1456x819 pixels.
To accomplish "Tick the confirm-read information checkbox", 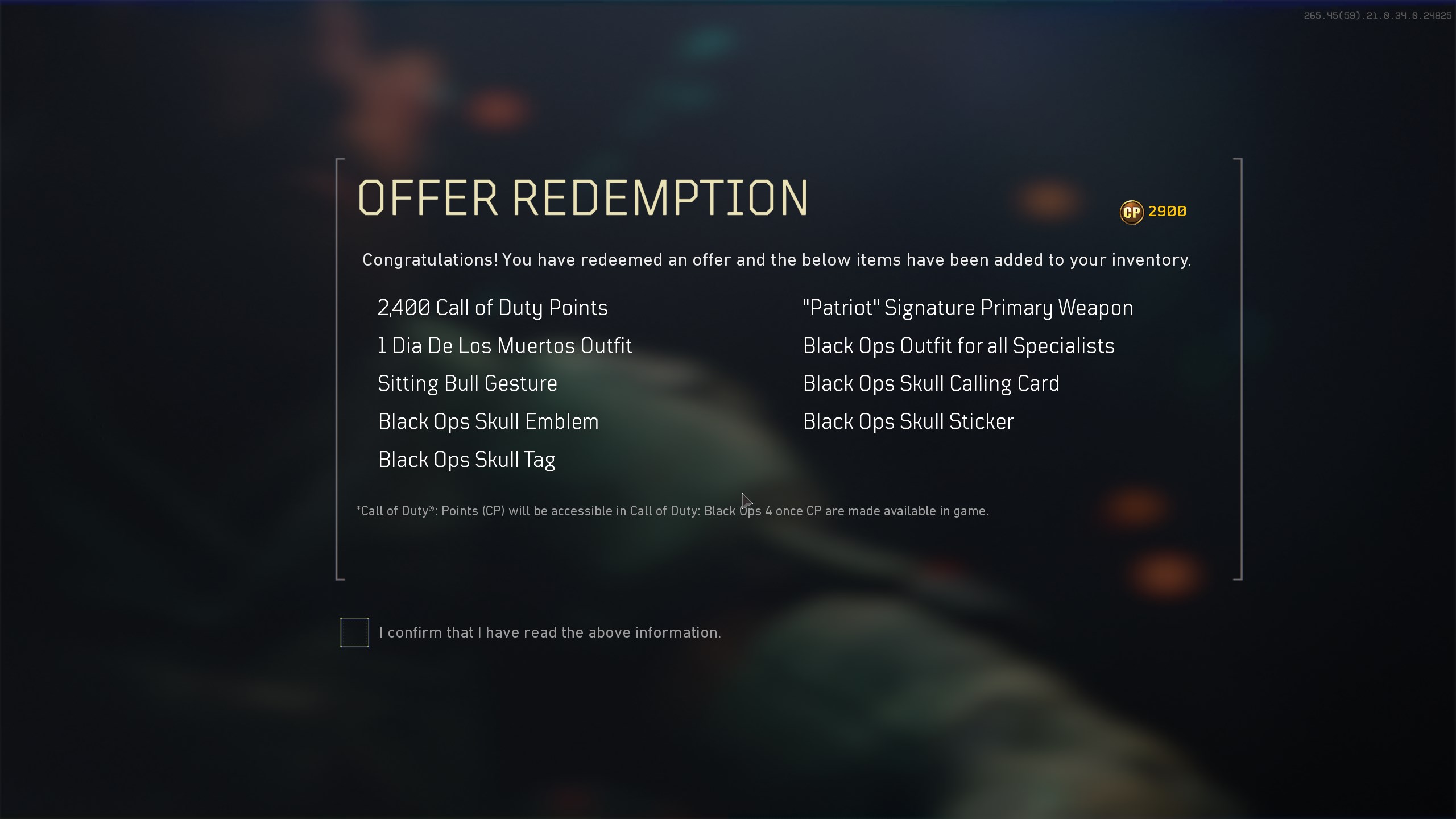I will (354, 632).
